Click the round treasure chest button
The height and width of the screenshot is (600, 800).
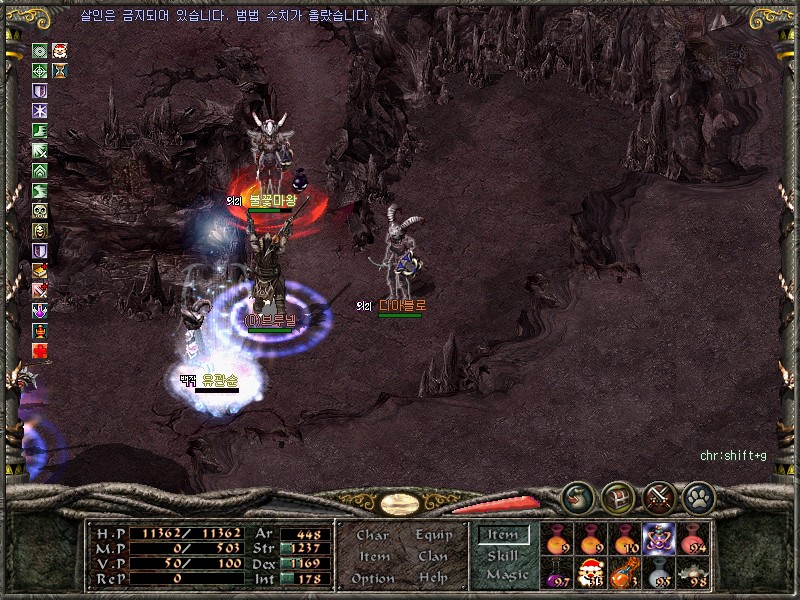click(x=617, y=497)
